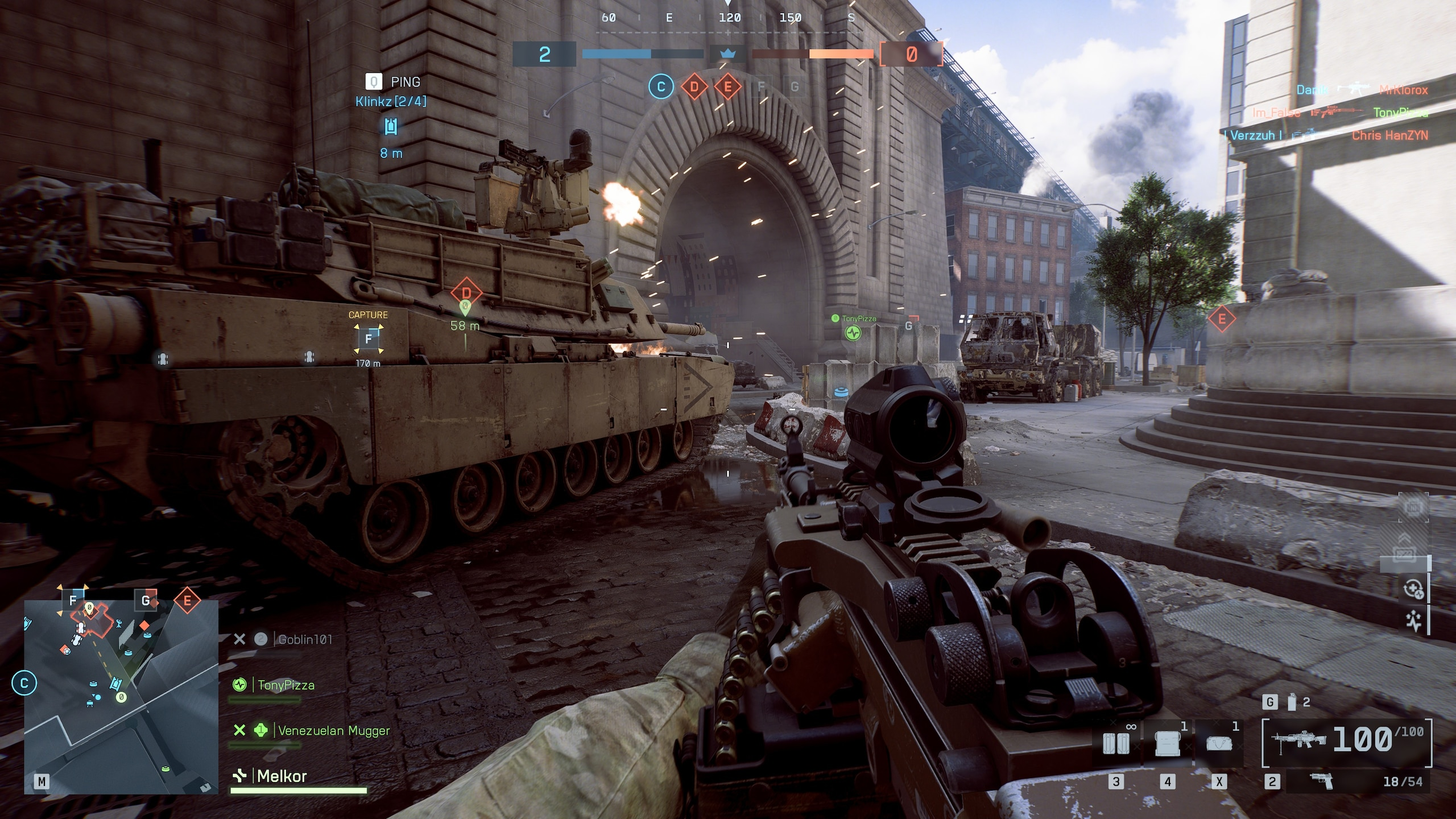1456x819 pixels.
Task: Select squadmate Goblin101 in the squad list
Action: pos(304,639)
